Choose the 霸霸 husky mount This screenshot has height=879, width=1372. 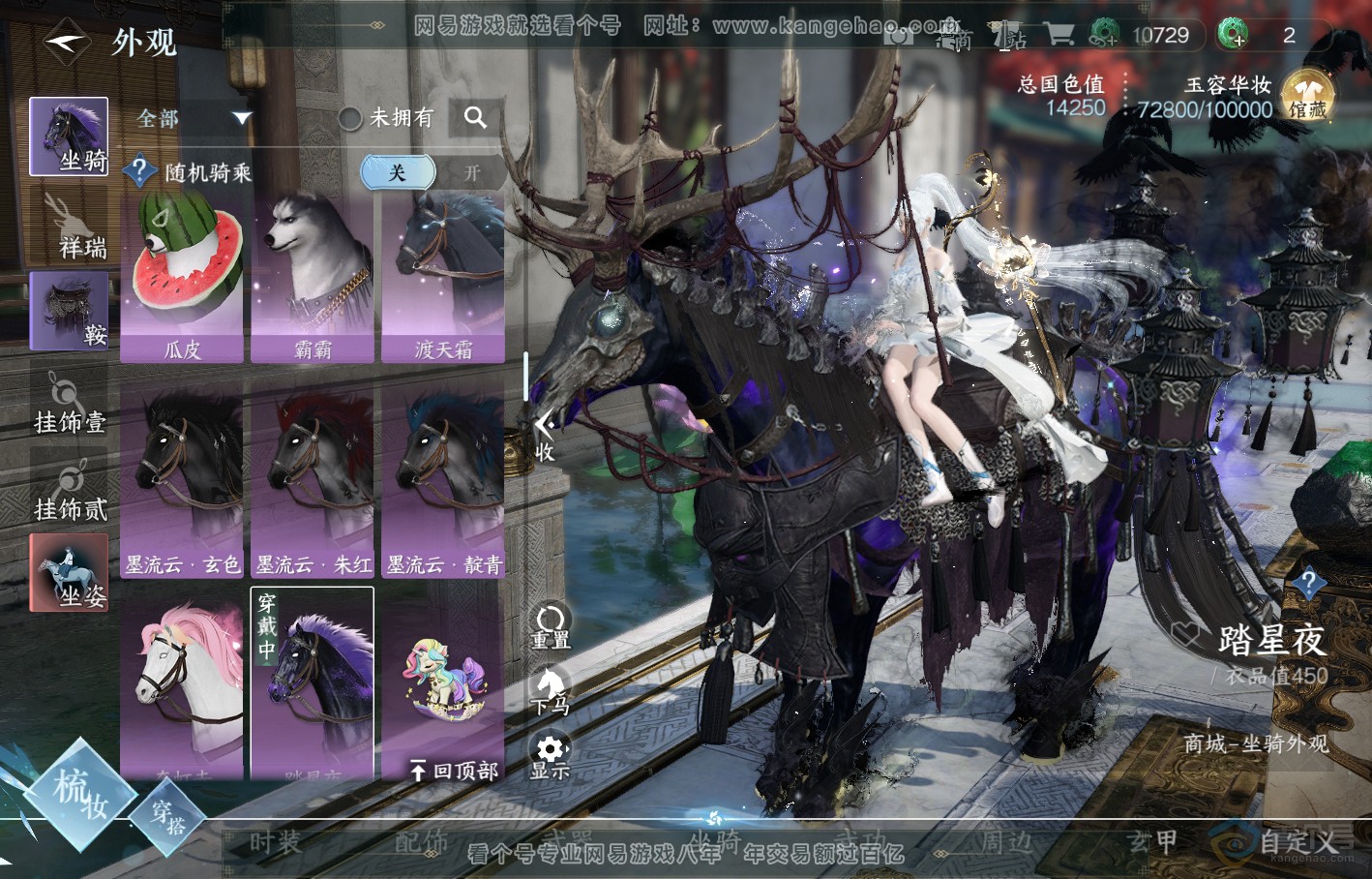pyautogui.click(x=313, y=275)
